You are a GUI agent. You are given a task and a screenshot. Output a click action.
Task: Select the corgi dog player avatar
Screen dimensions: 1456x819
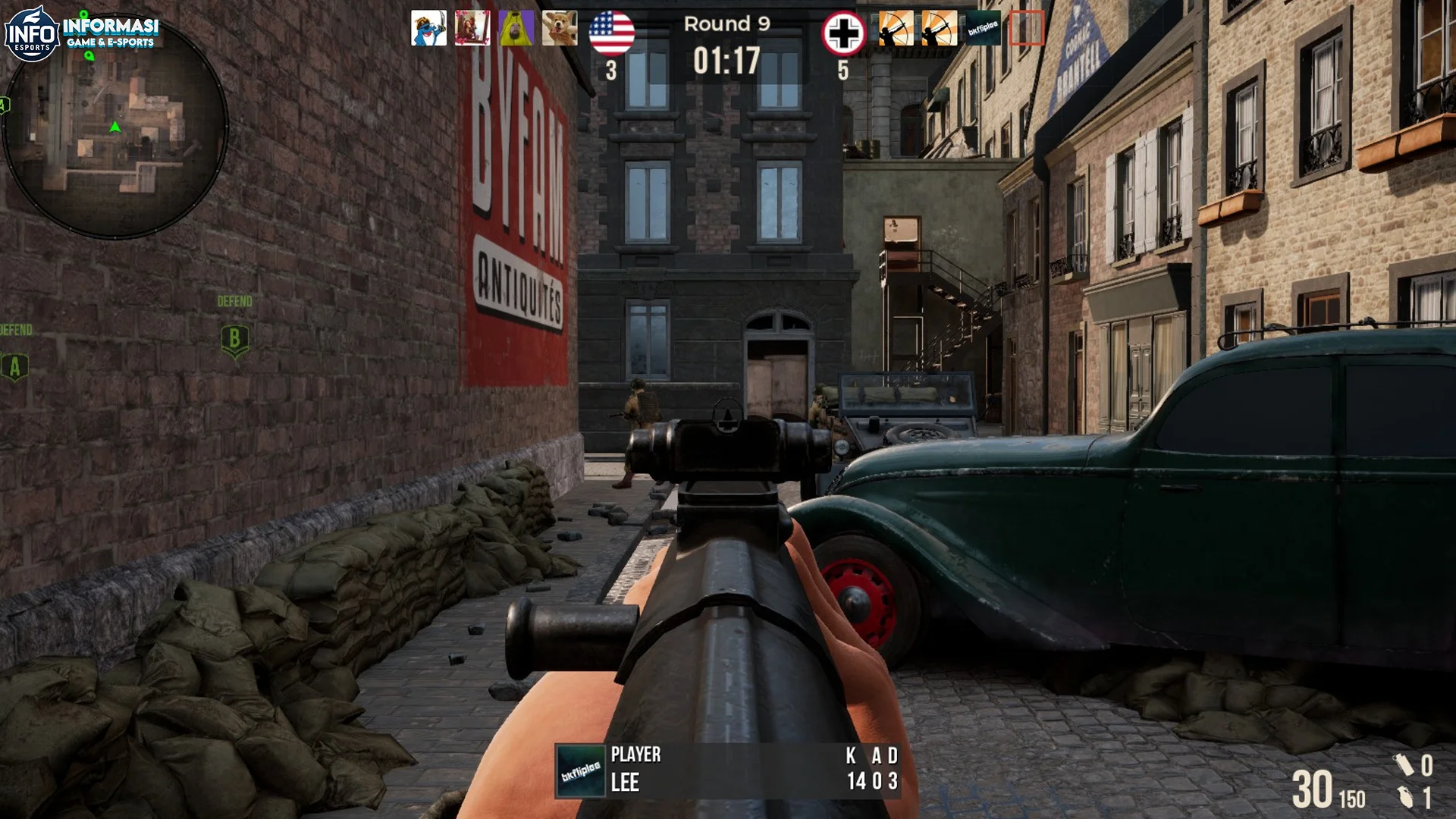pos(560,28)
